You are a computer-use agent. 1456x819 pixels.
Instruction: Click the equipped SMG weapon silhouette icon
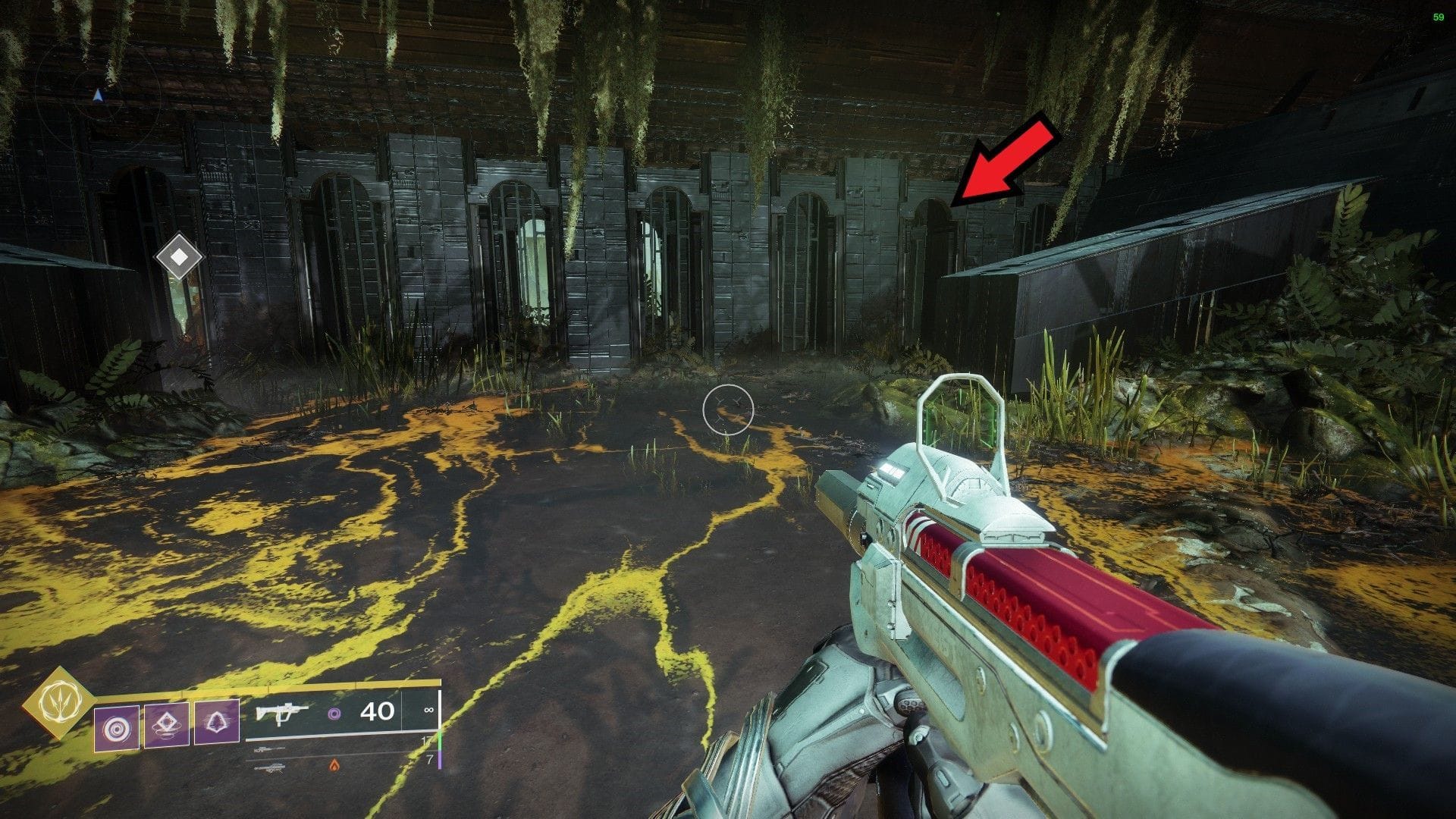pos(281,714)
